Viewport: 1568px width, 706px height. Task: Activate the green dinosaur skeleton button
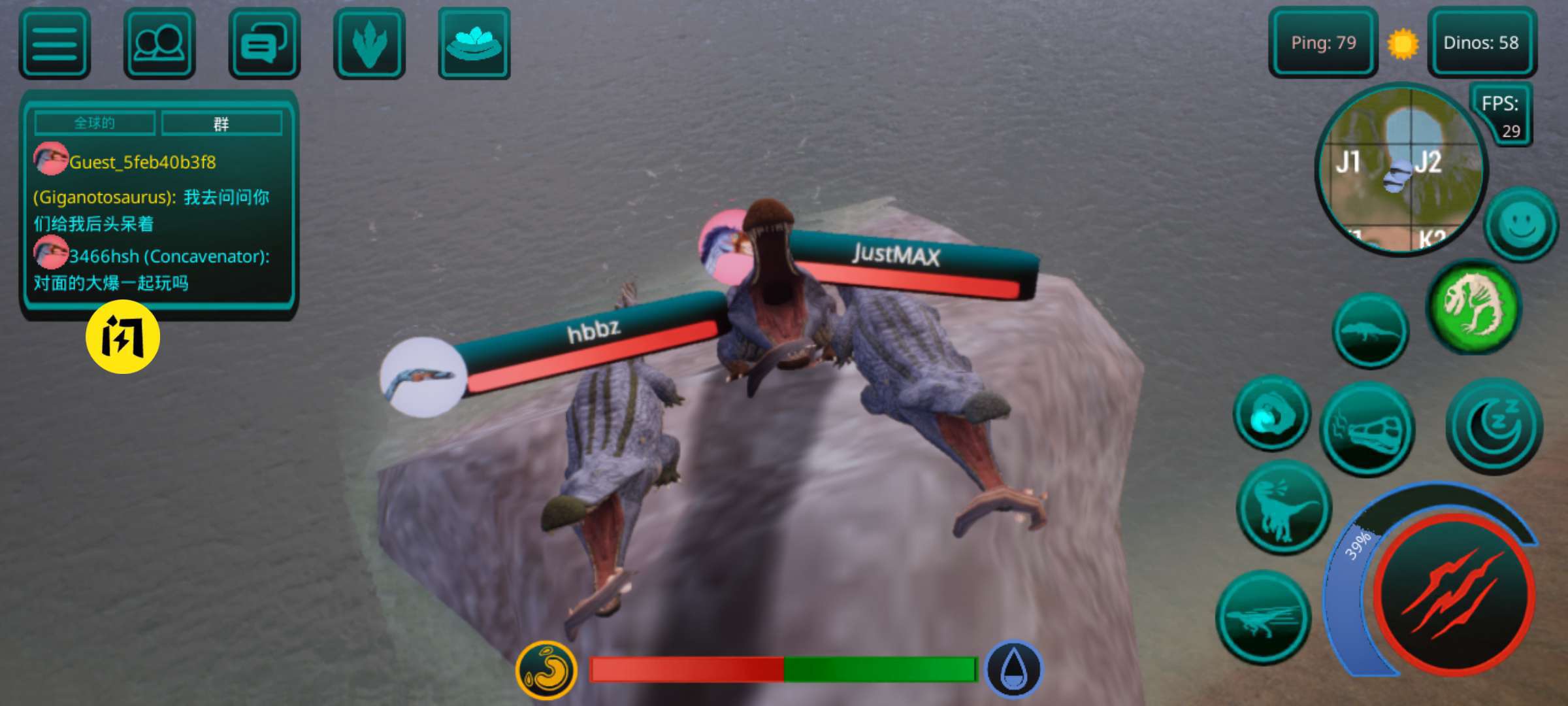click(x=1473, y=306)
